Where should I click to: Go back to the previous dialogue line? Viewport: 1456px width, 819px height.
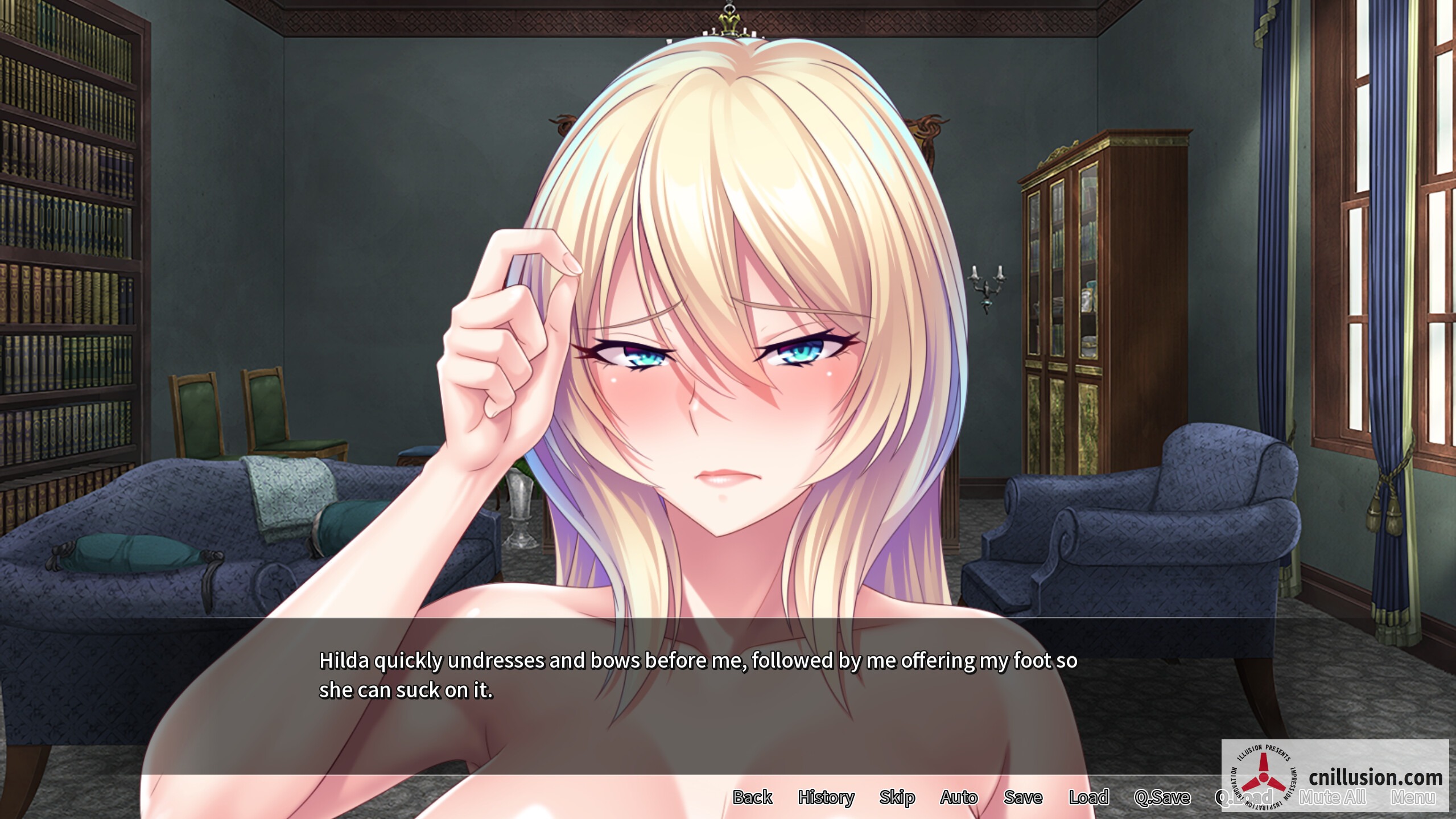coord(753,797)
